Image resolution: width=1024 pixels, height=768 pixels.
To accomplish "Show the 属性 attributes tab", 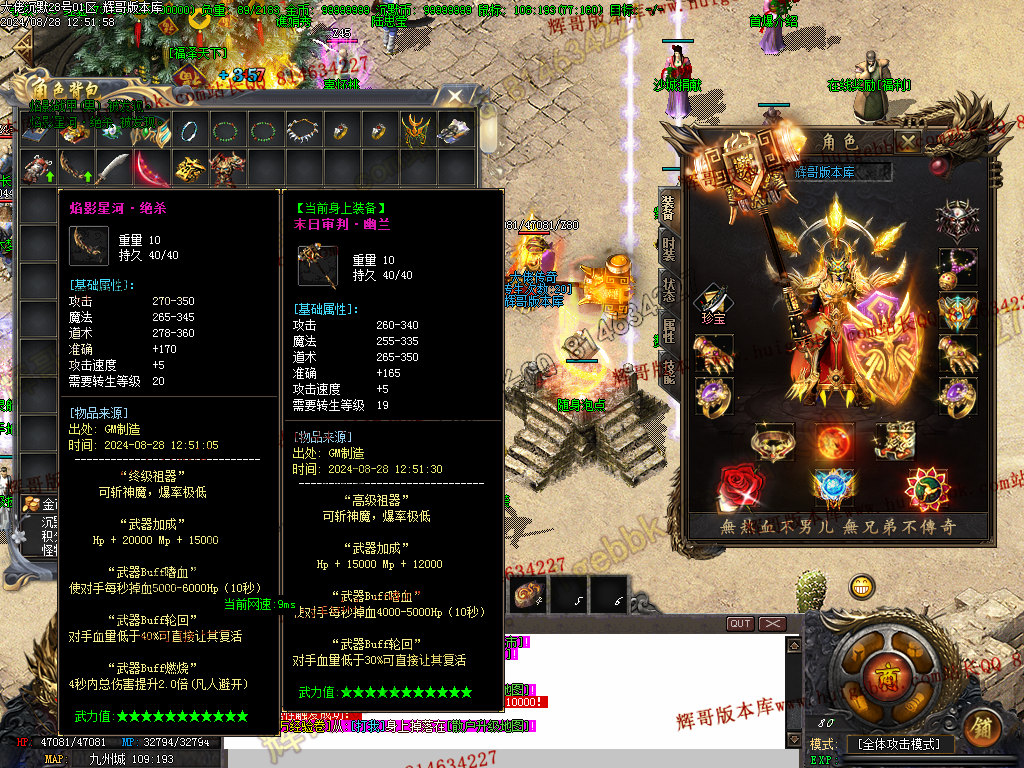I will coord(668,330).
